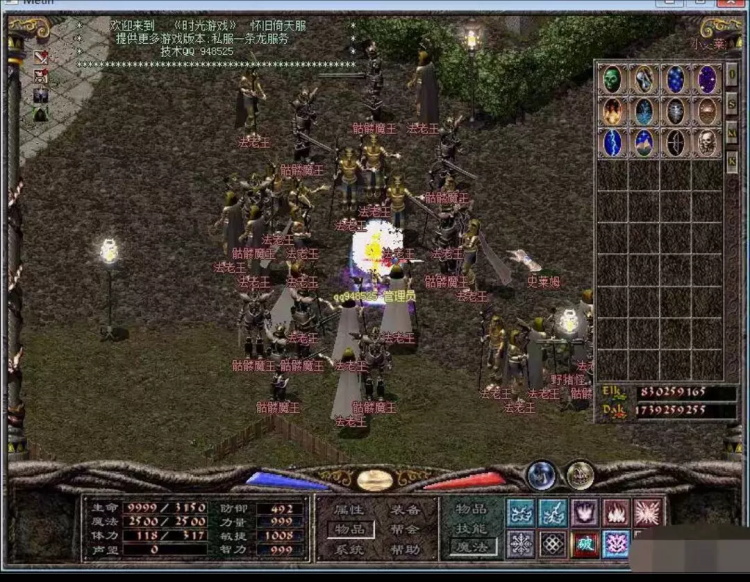
Task: Open the 帮助 help menu
Action: [404, 549]
